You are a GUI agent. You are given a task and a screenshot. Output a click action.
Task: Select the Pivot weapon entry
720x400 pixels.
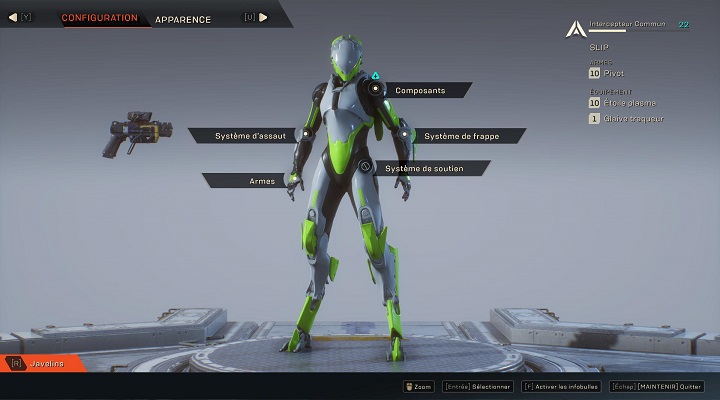614,73
